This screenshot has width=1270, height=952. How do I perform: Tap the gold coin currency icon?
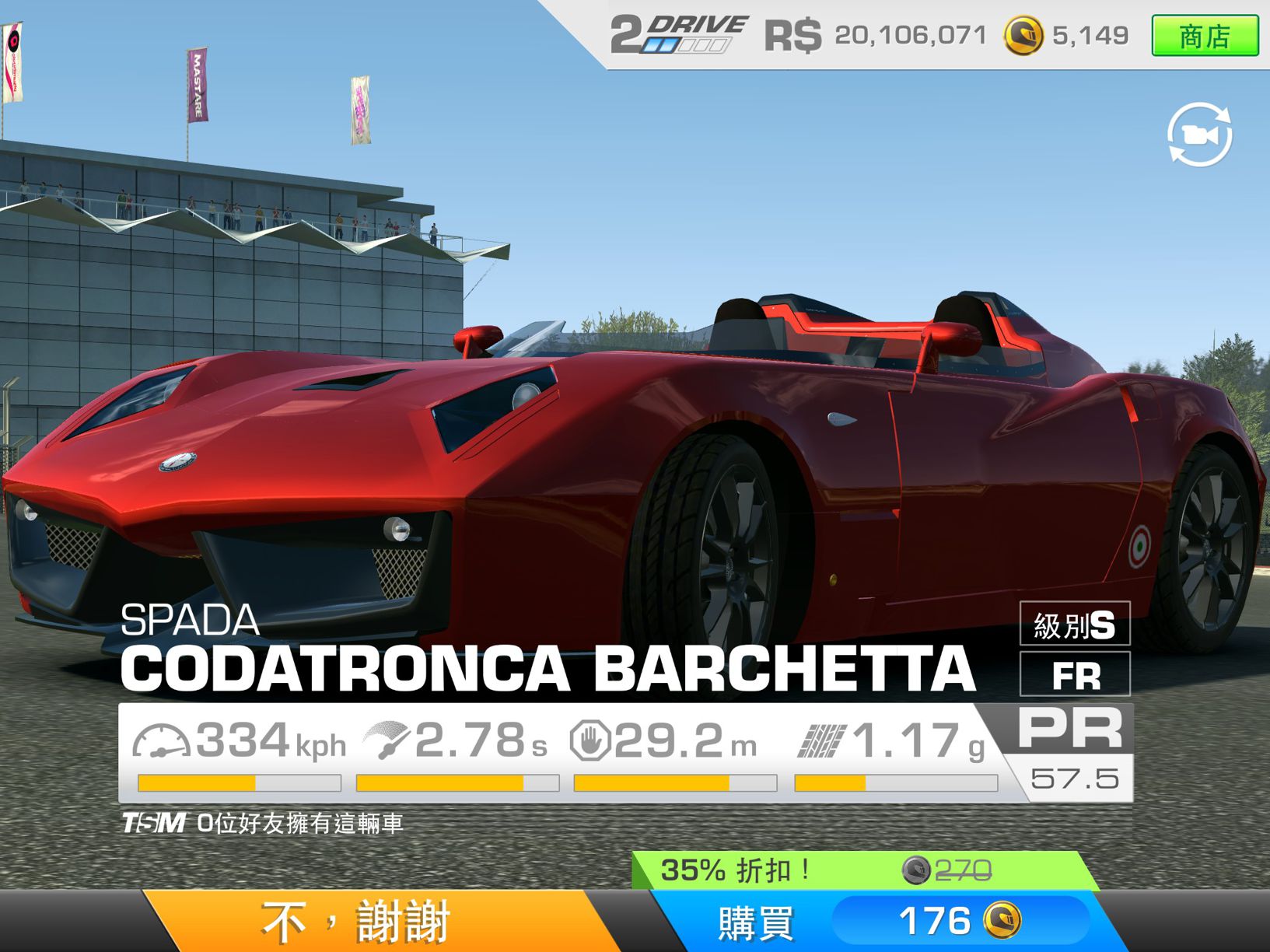coord(1024,33)
